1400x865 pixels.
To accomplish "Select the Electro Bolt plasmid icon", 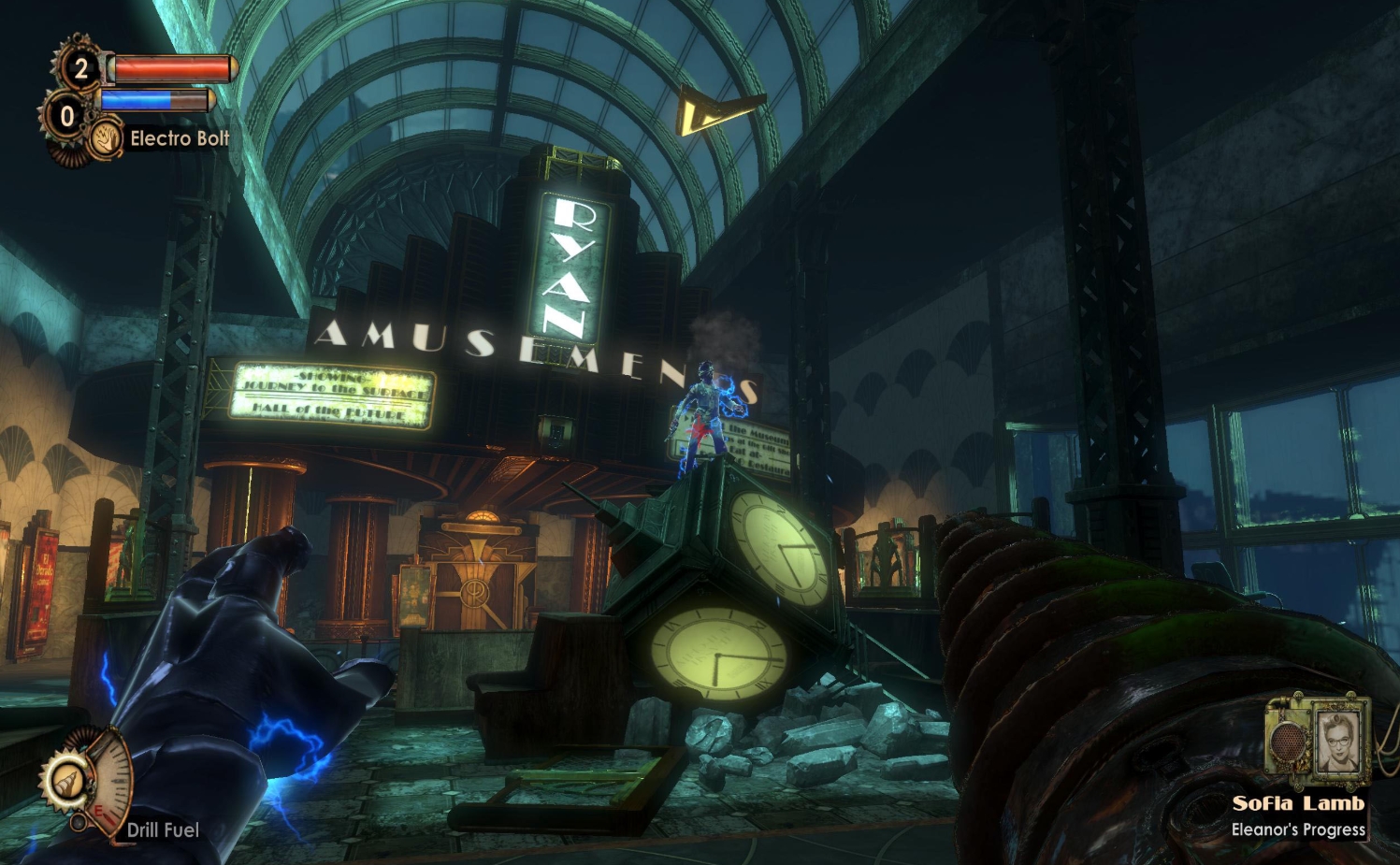I will pyautogui.click(x=103, y=136).
